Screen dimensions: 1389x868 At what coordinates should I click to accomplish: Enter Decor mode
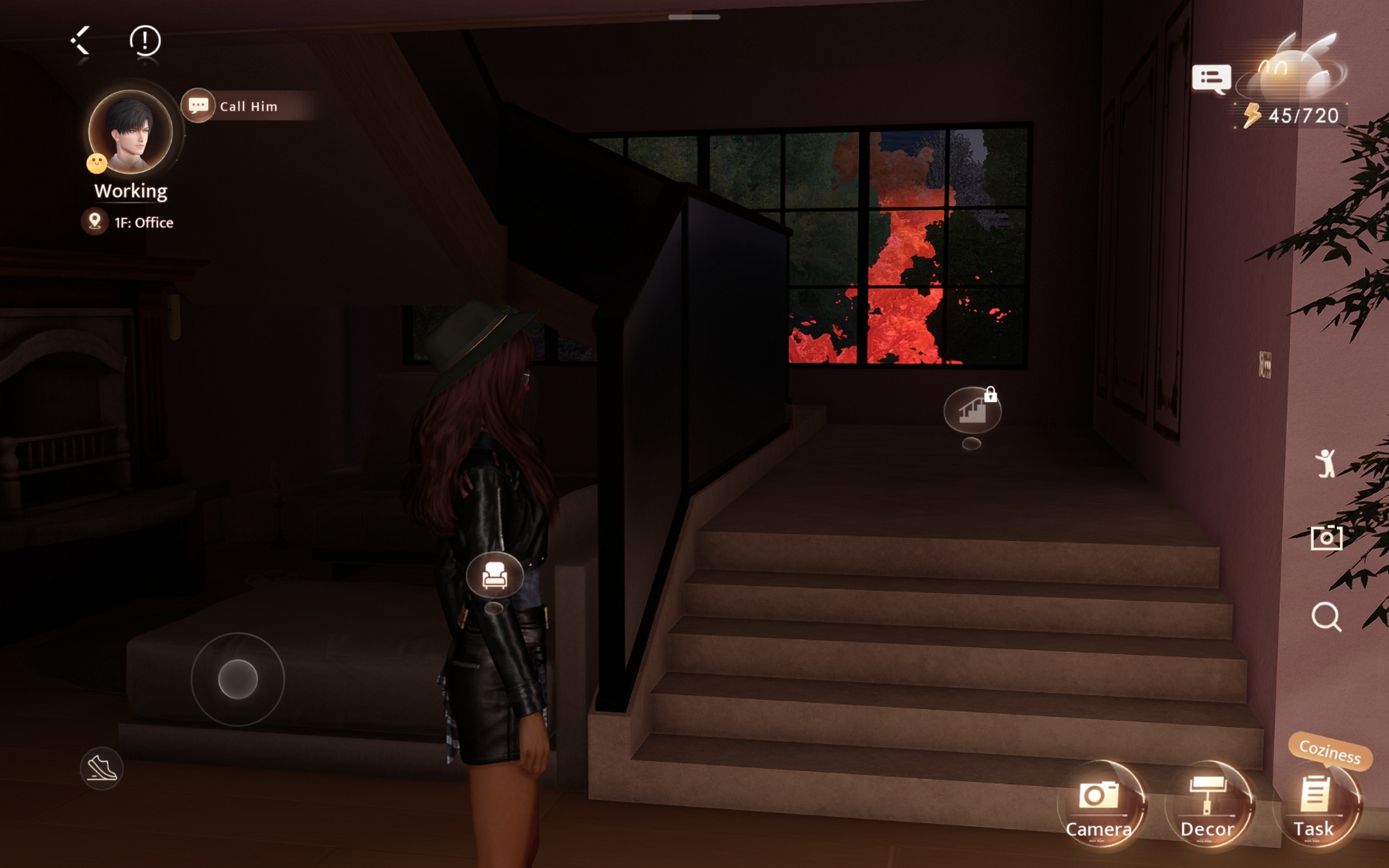(x=1208, y=806)
